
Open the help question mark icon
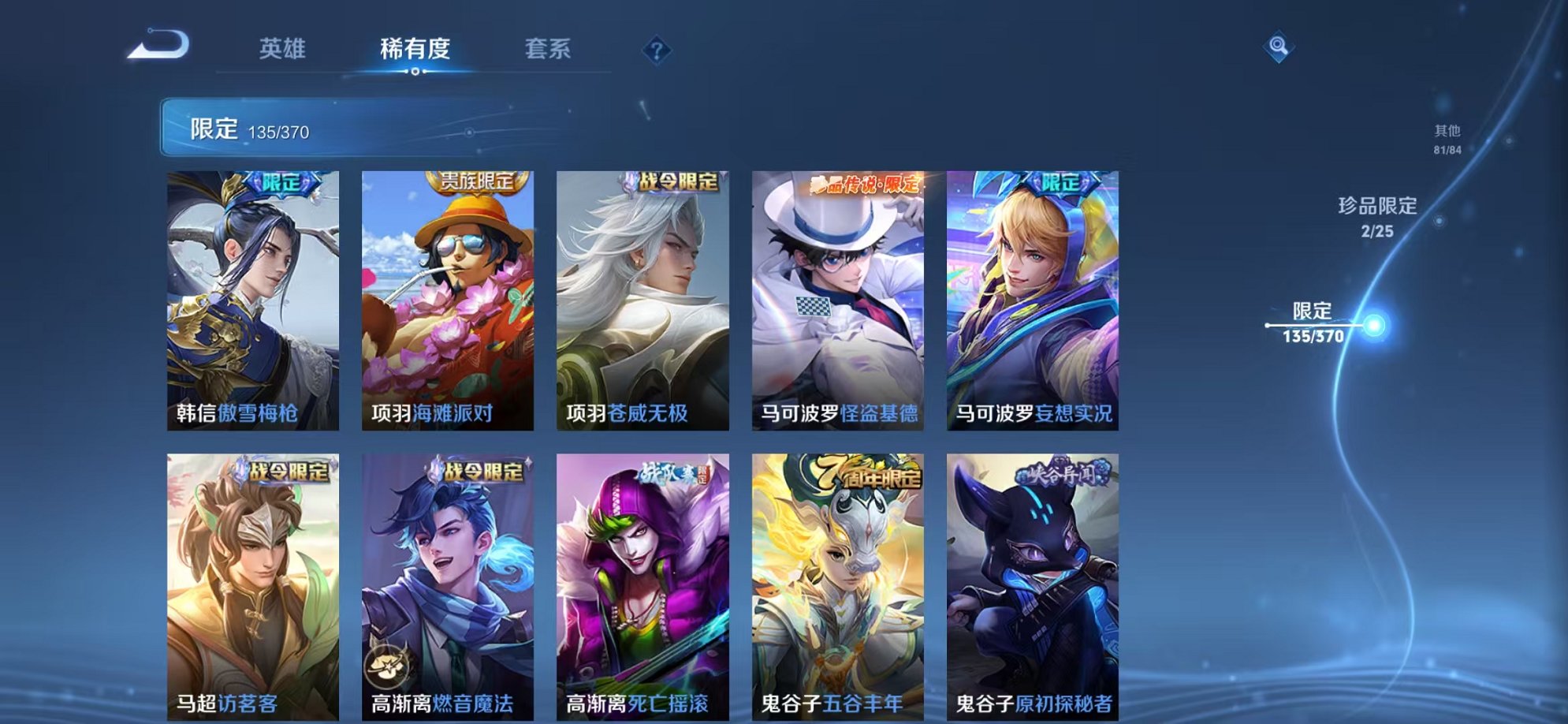pyautogui.click(x=656, y=50)
